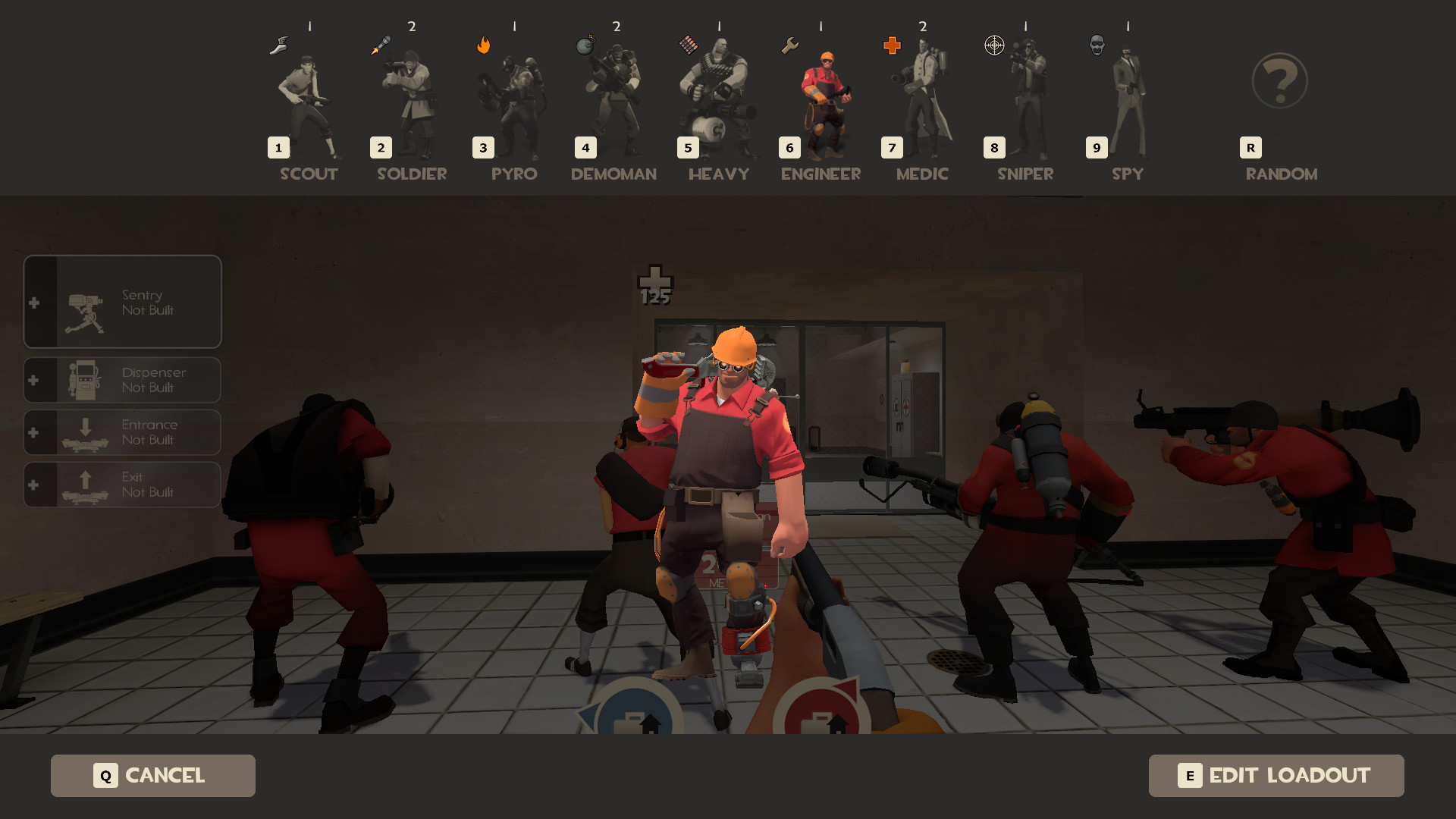Open Edit Loadout

pos(1276,776)
